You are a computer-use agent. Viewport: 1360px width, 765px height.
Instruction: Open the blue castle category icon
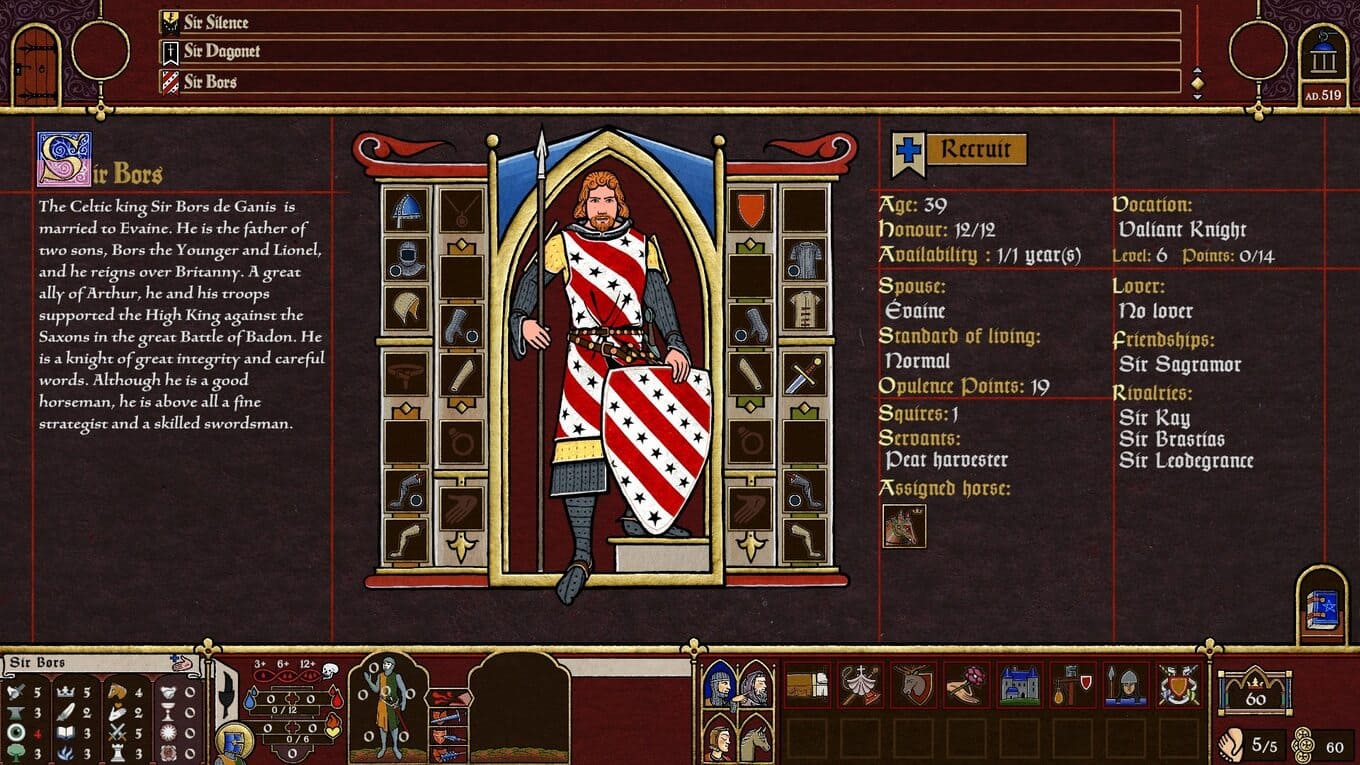pos(1019,685)
